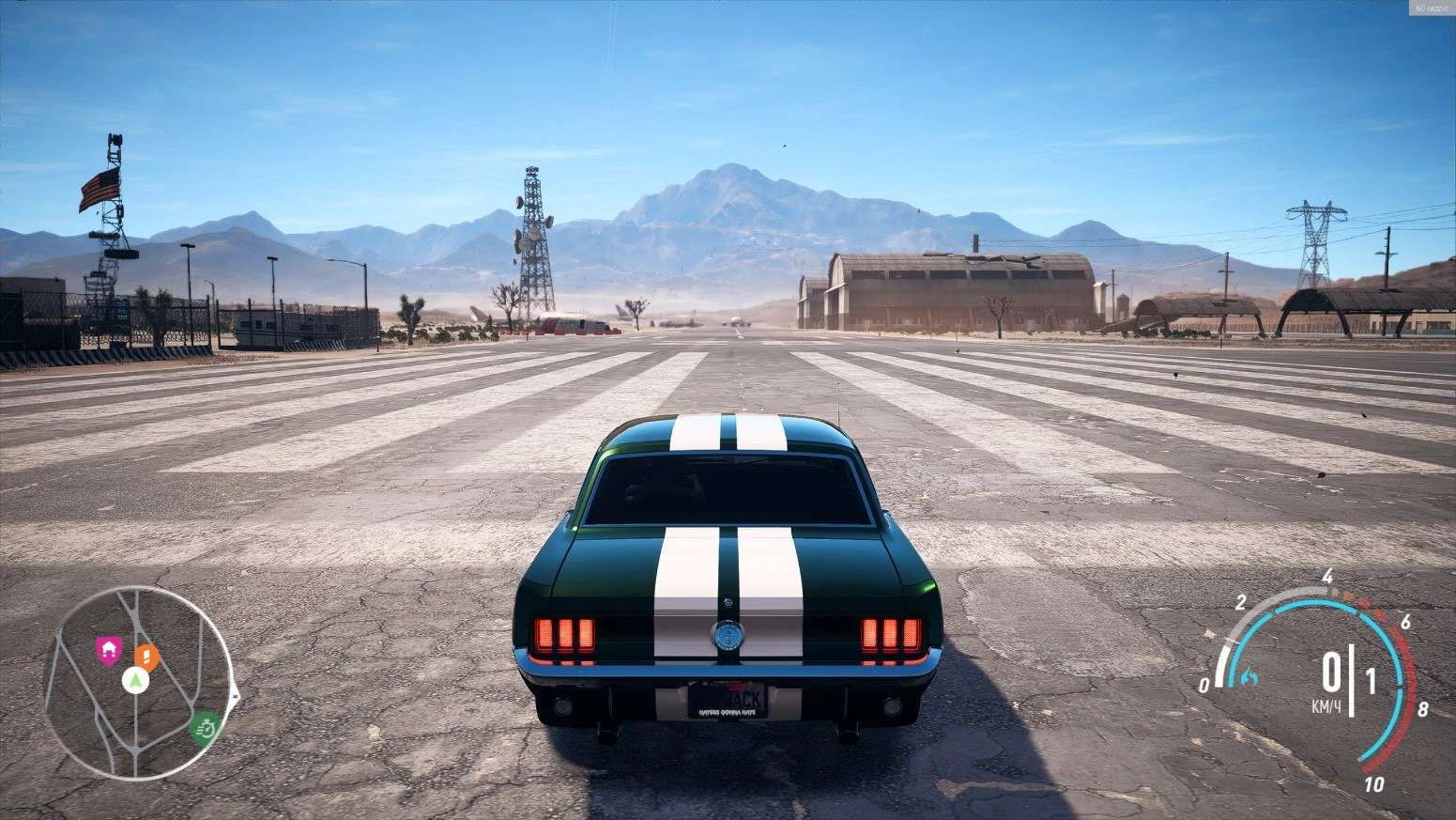The height and width of the screenshot is (820, 1456).
Task: Select the minimap direction pointer on its right edge
Action: click(236, 694)
